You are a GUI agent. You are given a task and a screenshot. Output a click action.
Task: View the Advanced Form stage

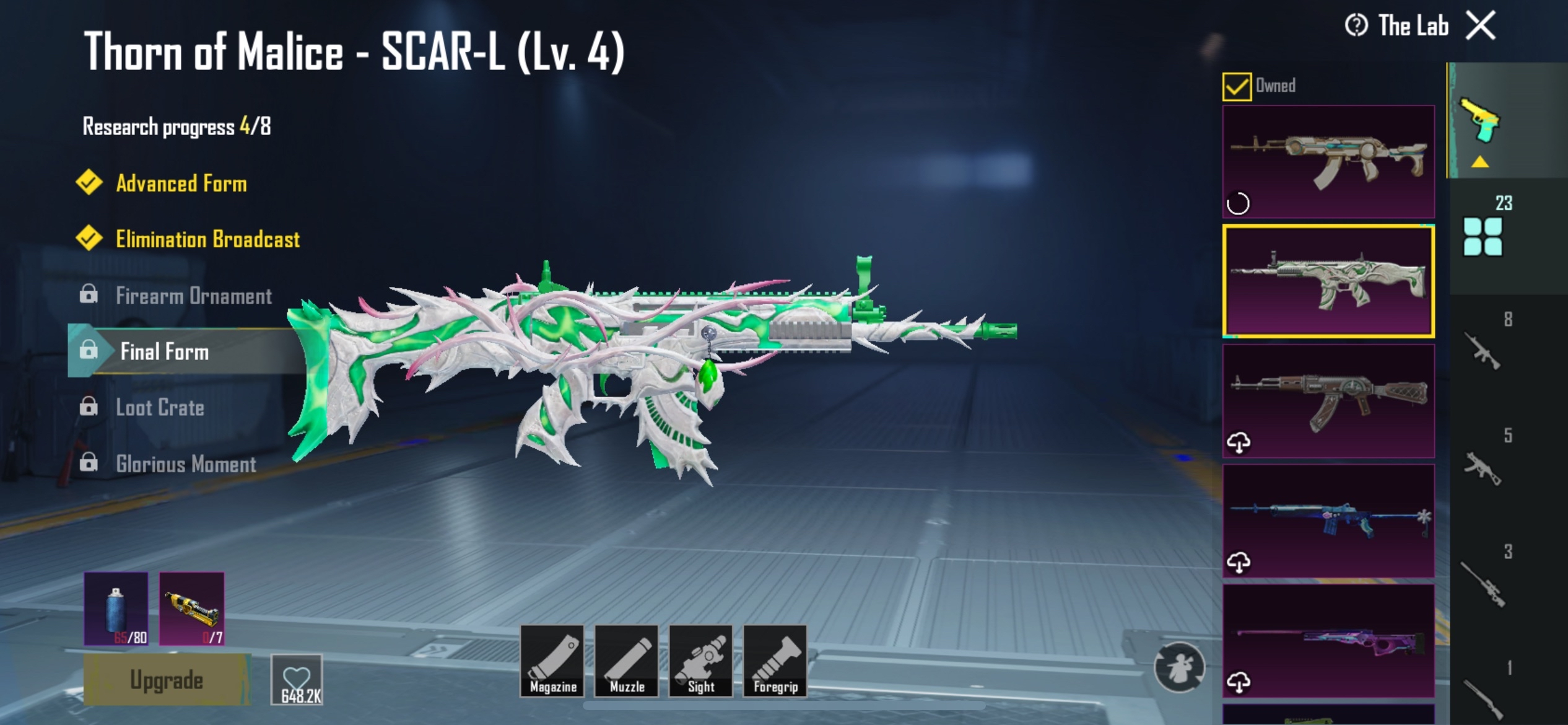pos(181,183)
